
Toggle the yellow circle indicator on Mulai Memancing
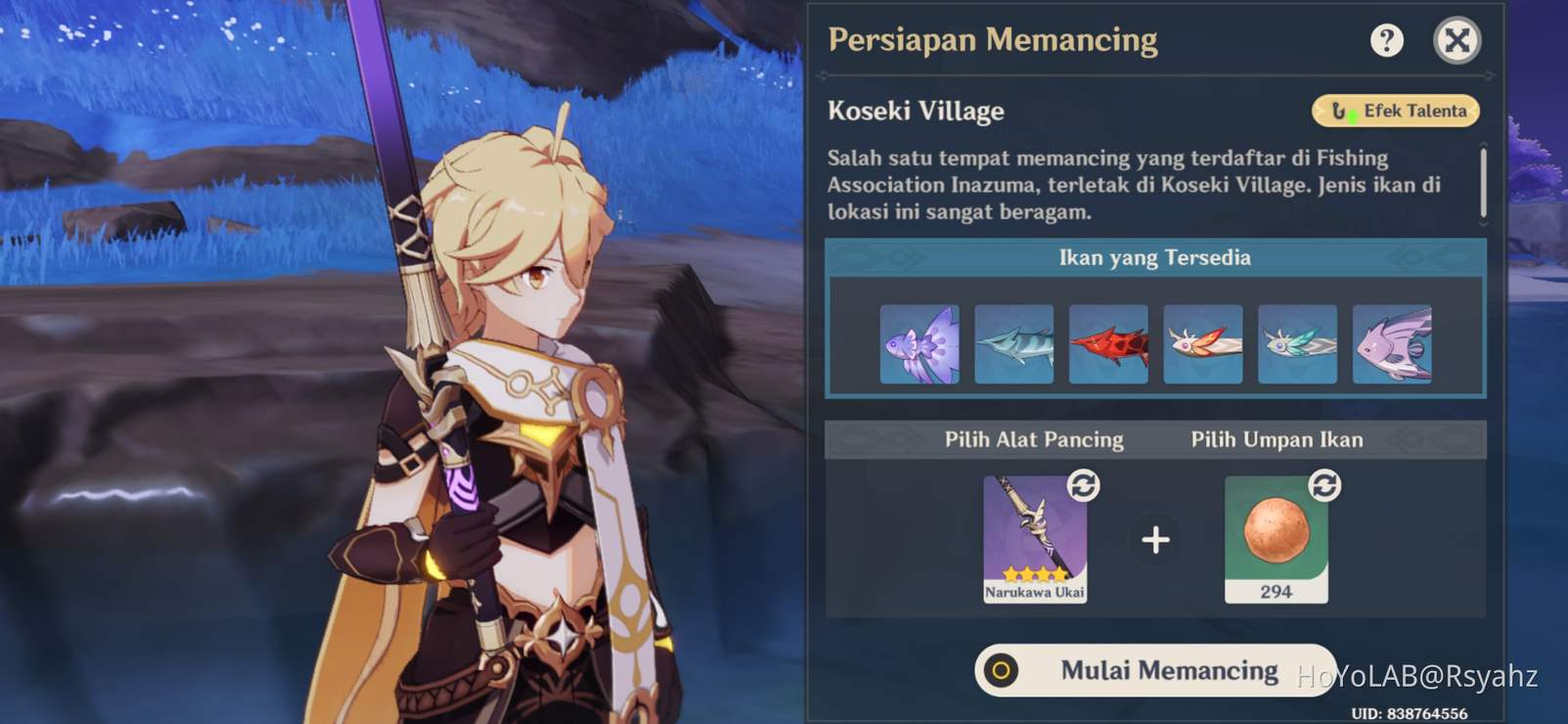click(x=1000, y=669)
